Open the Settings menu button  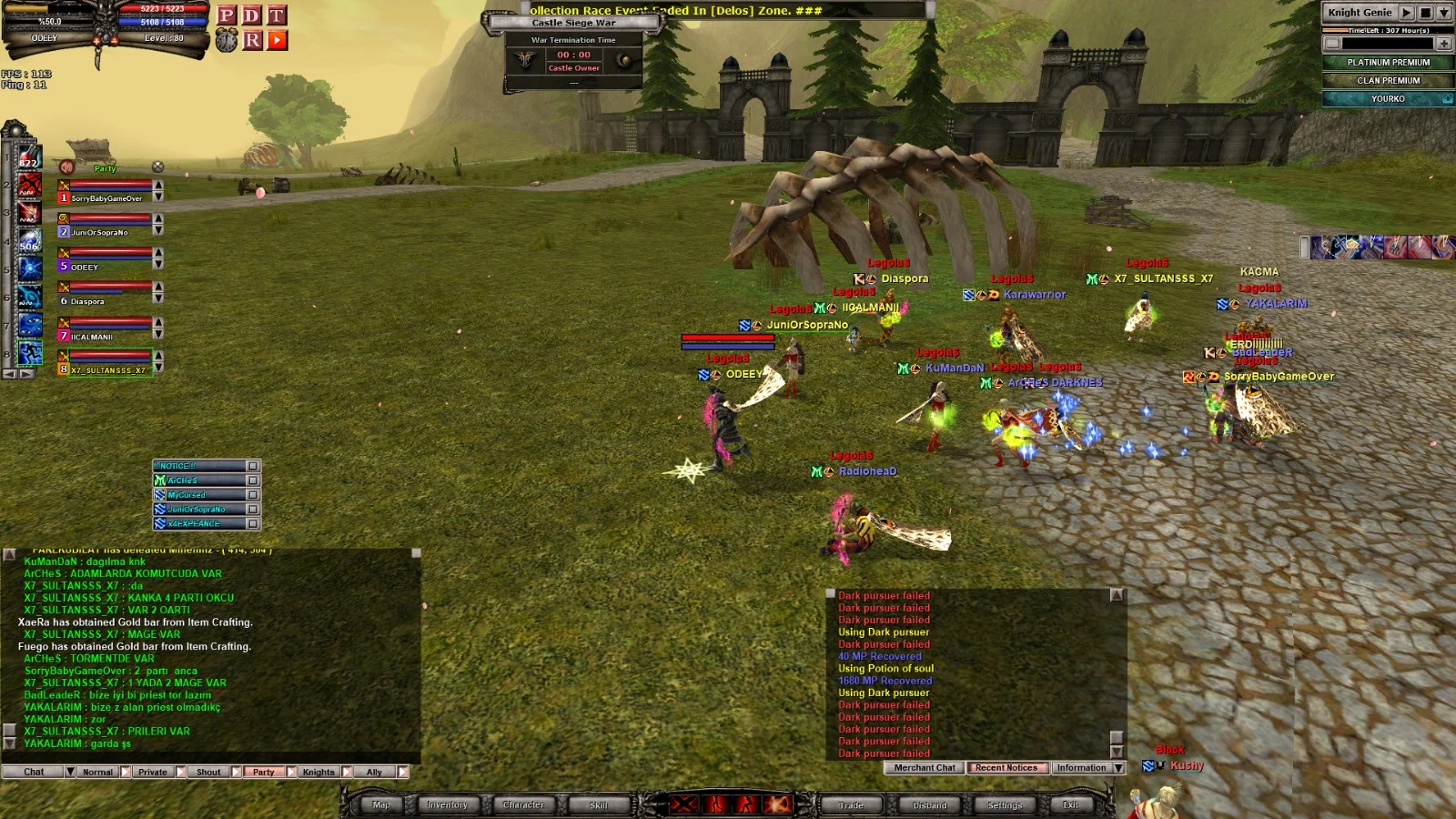point(1005,804)
